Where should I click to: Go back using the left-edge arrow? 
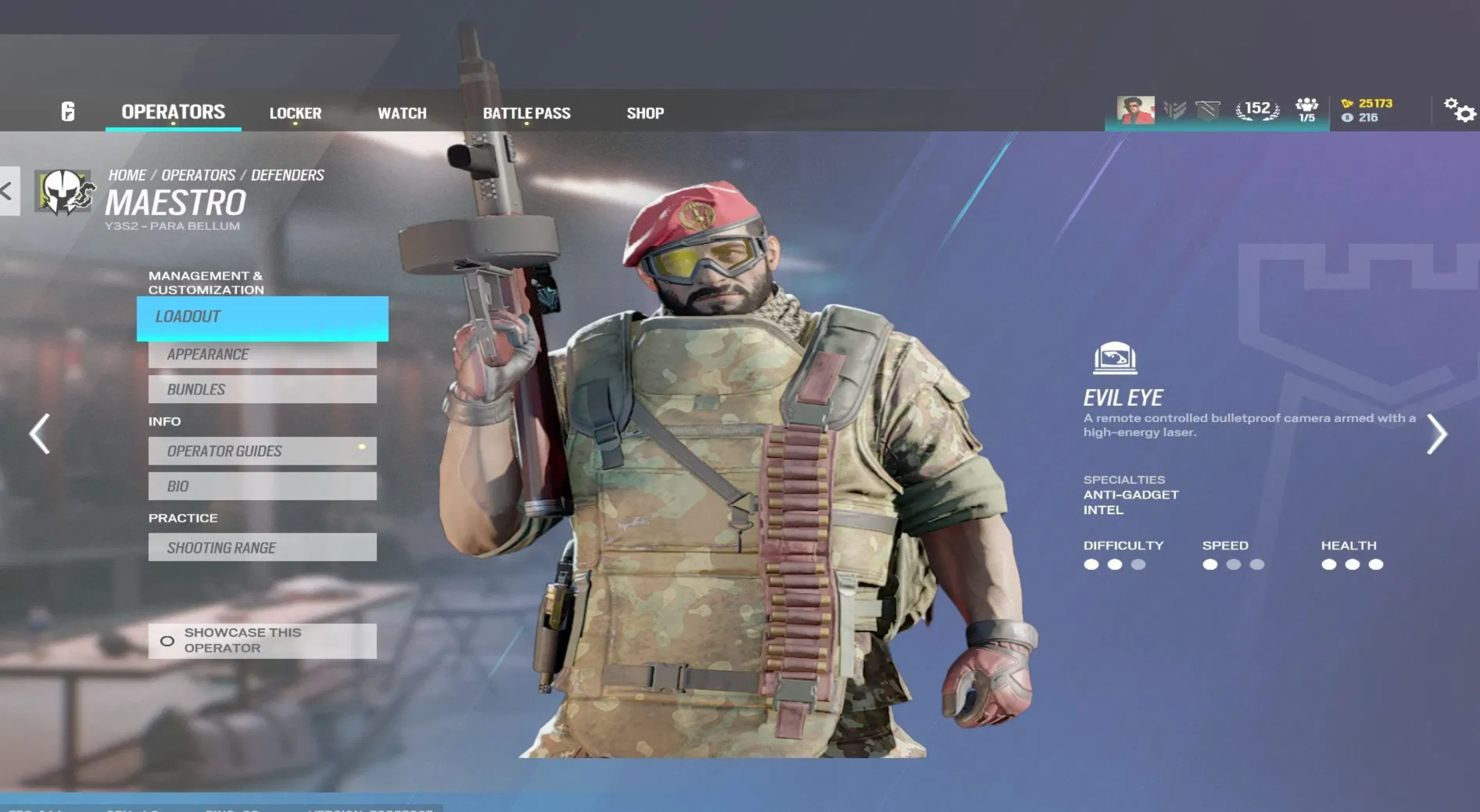coord(6,192)
